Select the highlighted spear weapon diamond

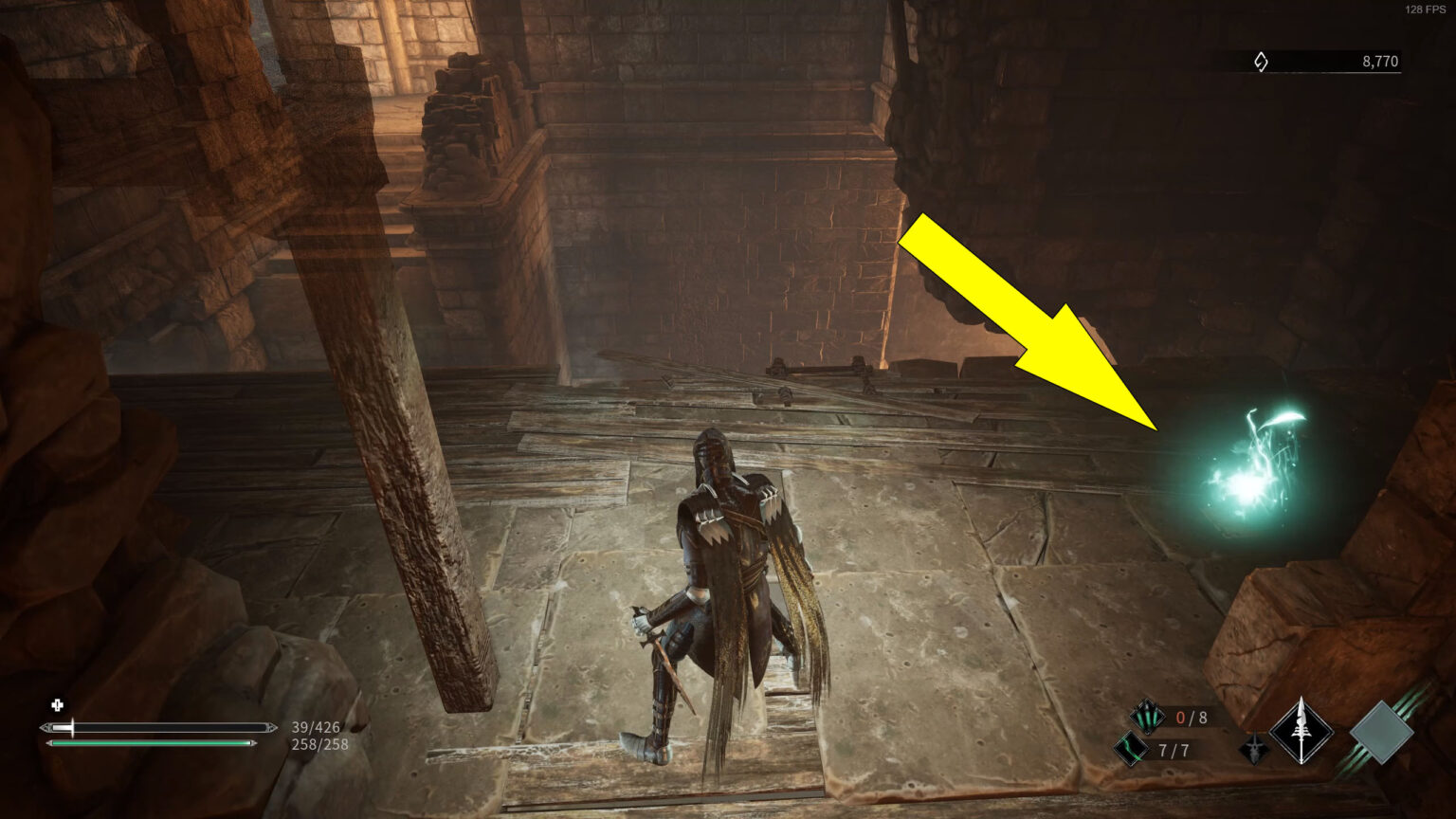click(1301, 730)
